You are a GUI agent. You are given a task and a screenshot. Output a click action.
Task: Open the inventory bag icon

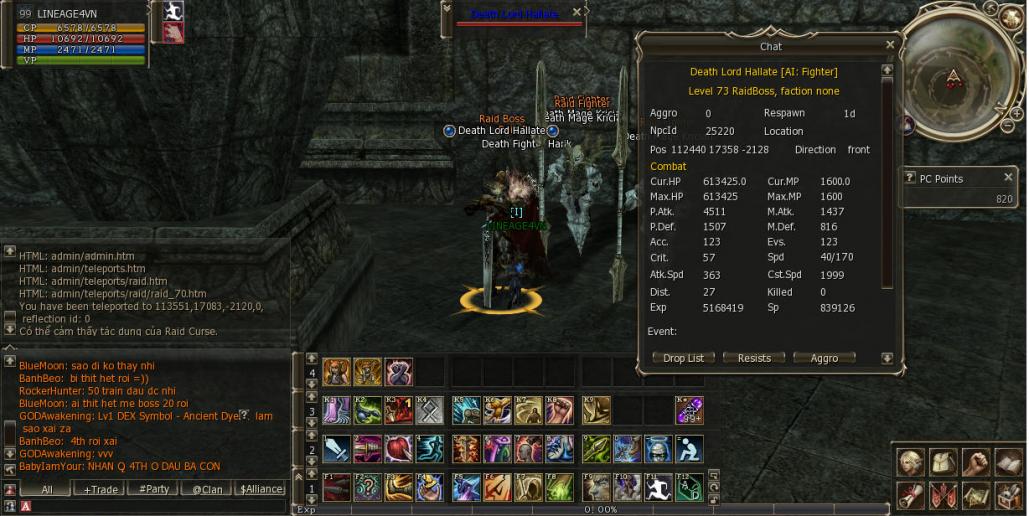click(x=943, y=463)
